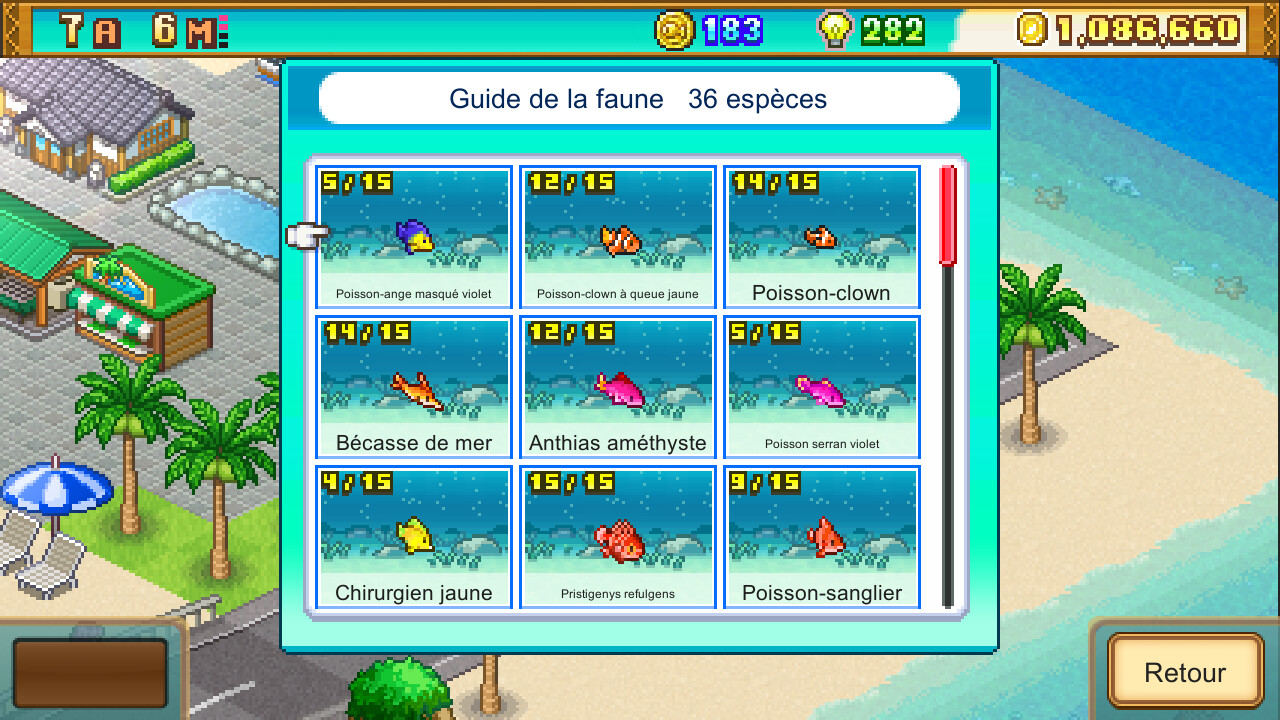1280x720 pixels.
Task: Click the empty brown panel bottom left
Action: coord(90,672)
